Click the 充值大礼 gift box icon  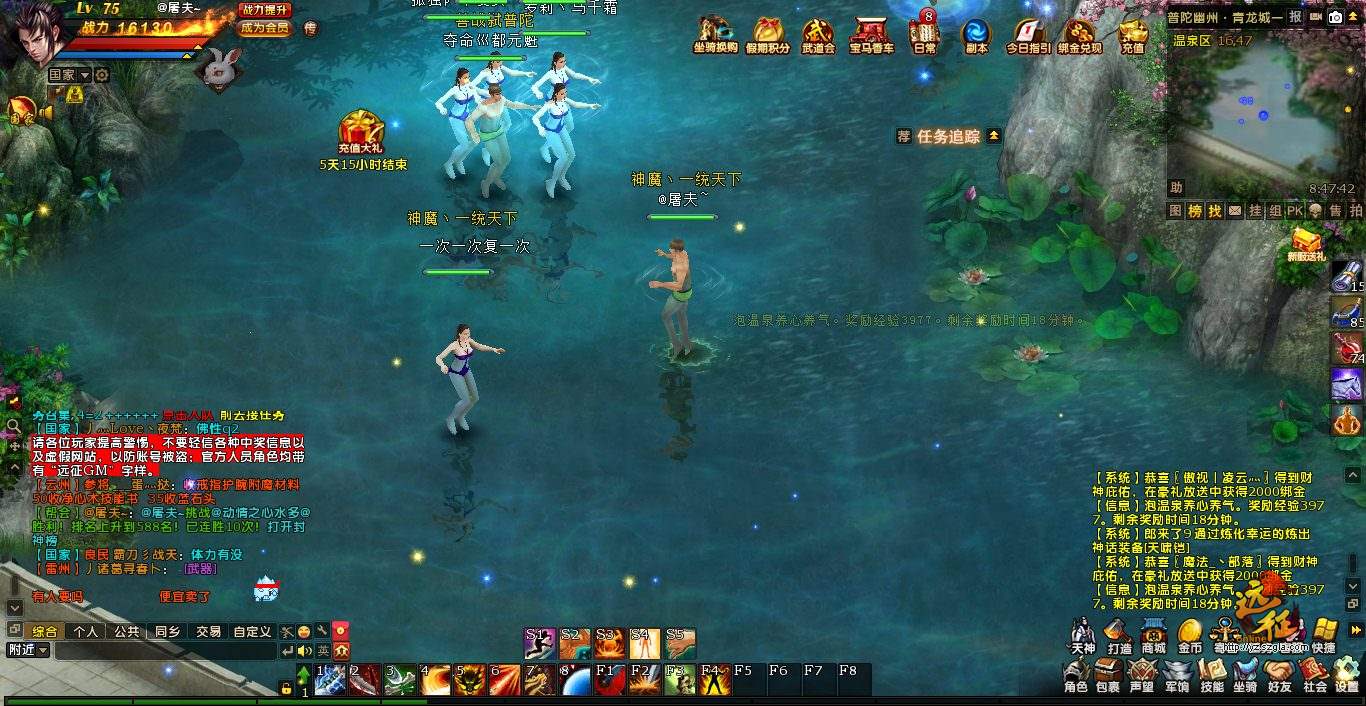coord(362,132)
